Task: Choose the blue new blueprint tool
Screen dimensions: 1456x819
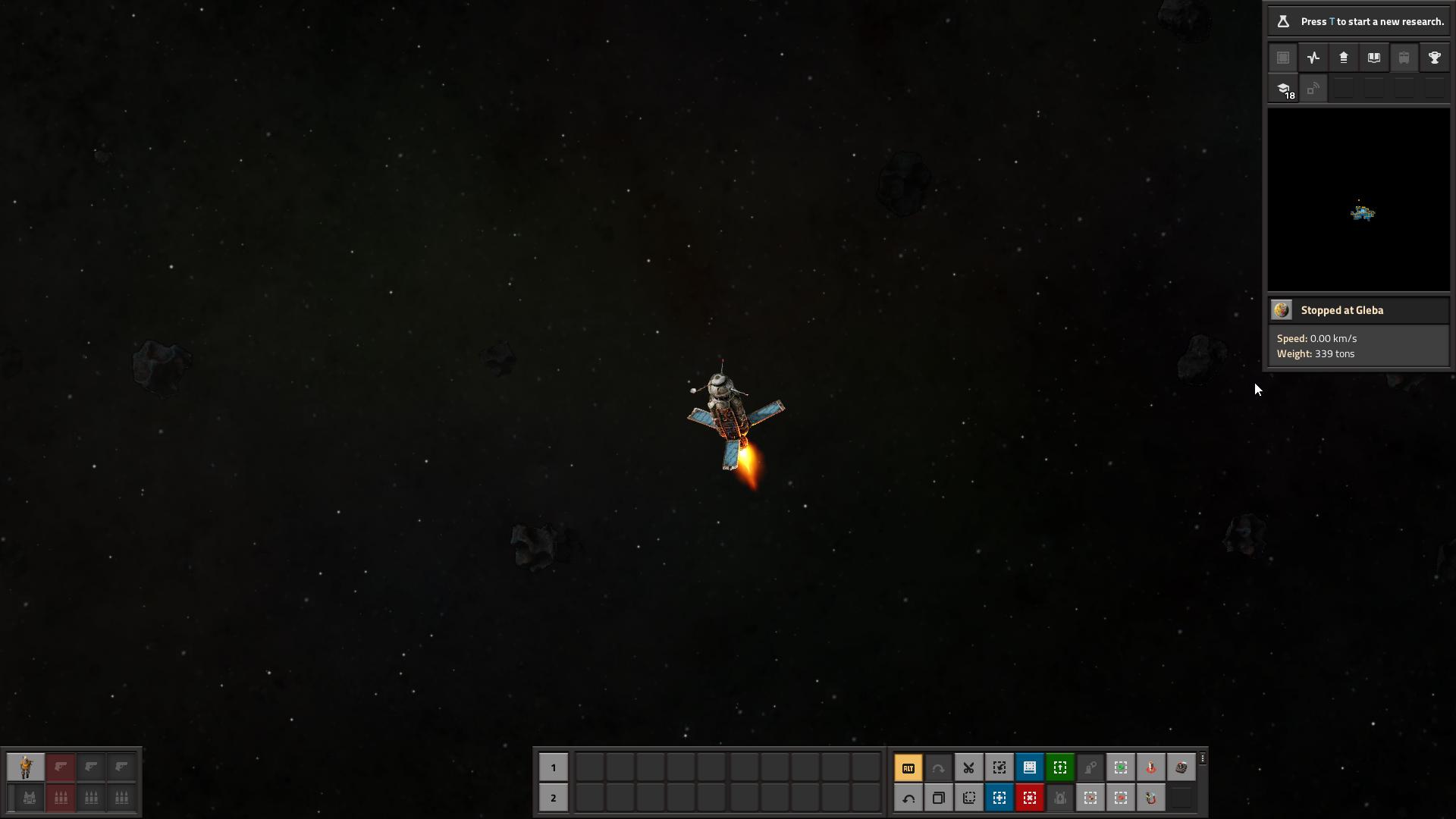Action: click(999, 798)
